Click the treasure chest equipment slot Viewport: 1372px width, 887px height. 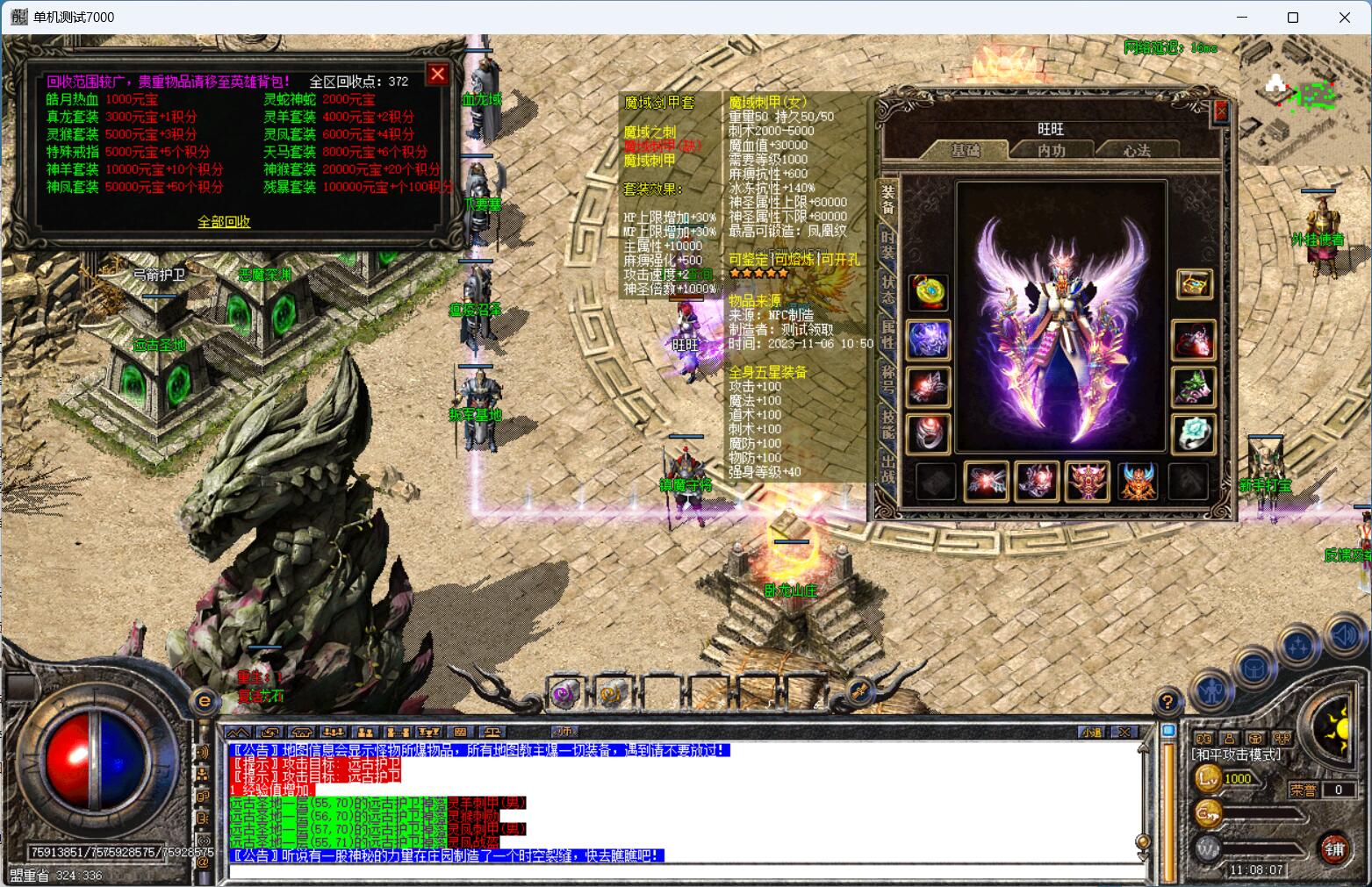pyautogui.click(x=1194, y=283)
